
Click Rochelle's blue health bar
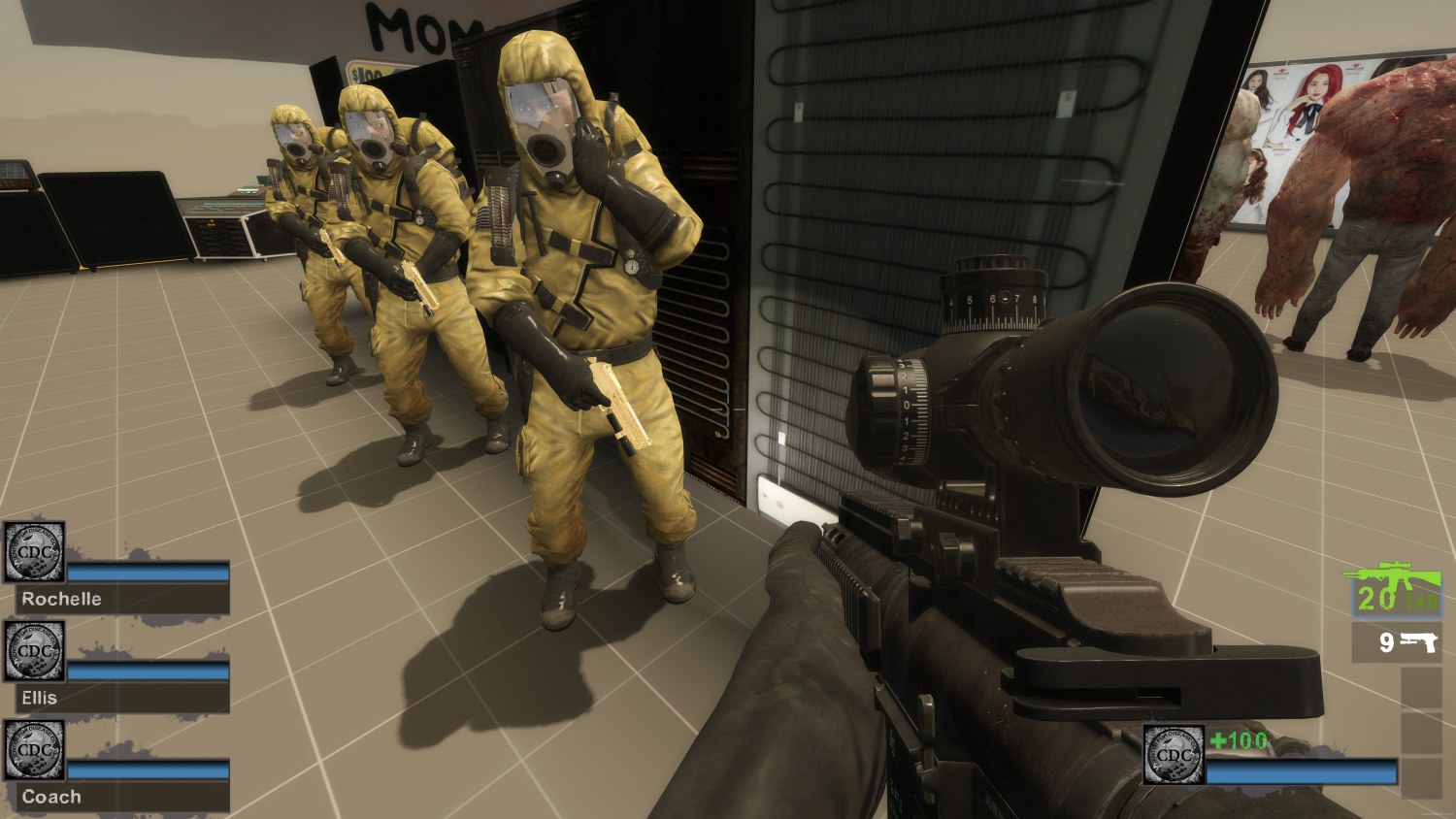(146, 573)
